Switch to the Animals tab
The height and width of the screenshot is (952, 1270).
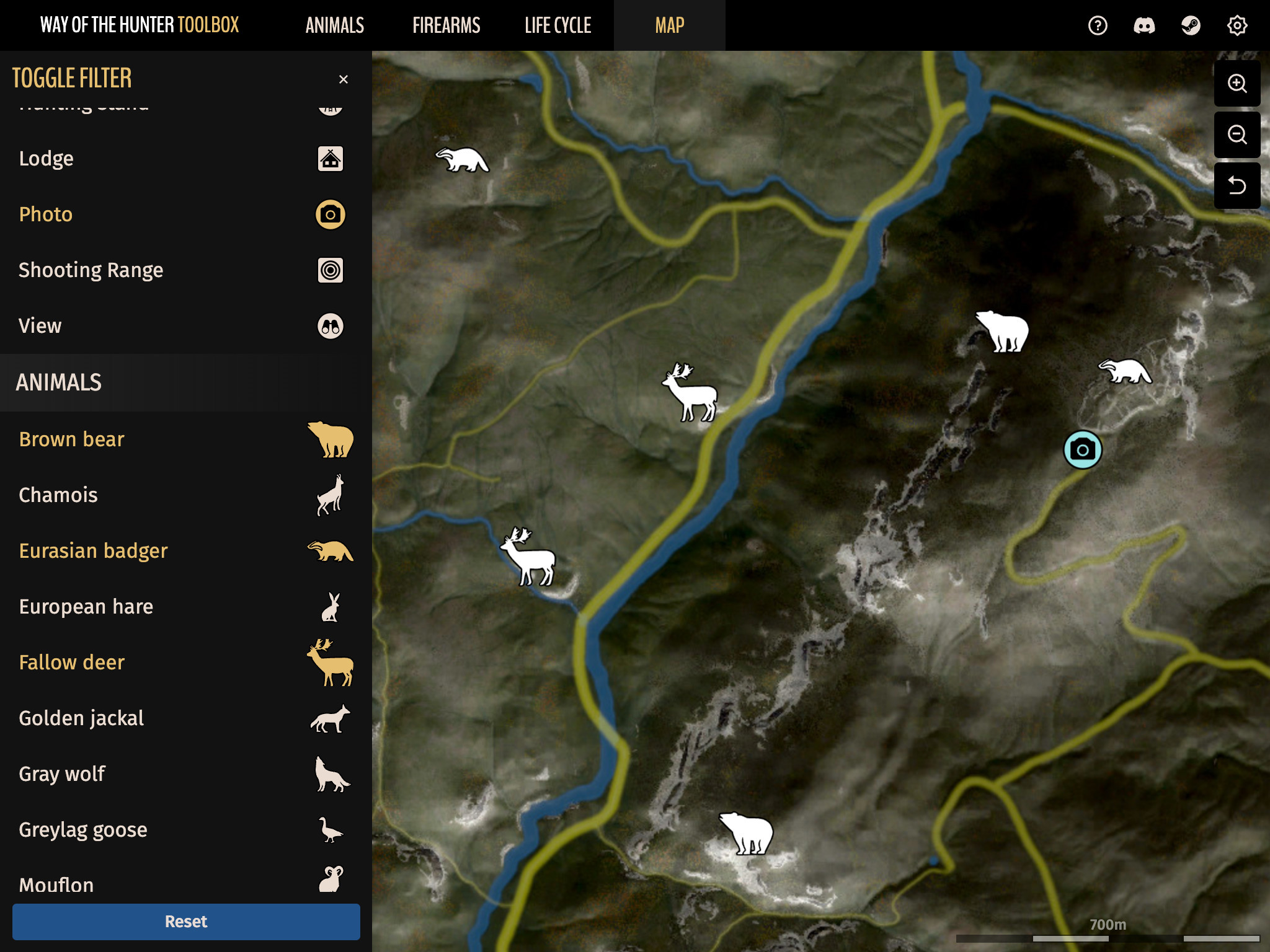point(334,25)
